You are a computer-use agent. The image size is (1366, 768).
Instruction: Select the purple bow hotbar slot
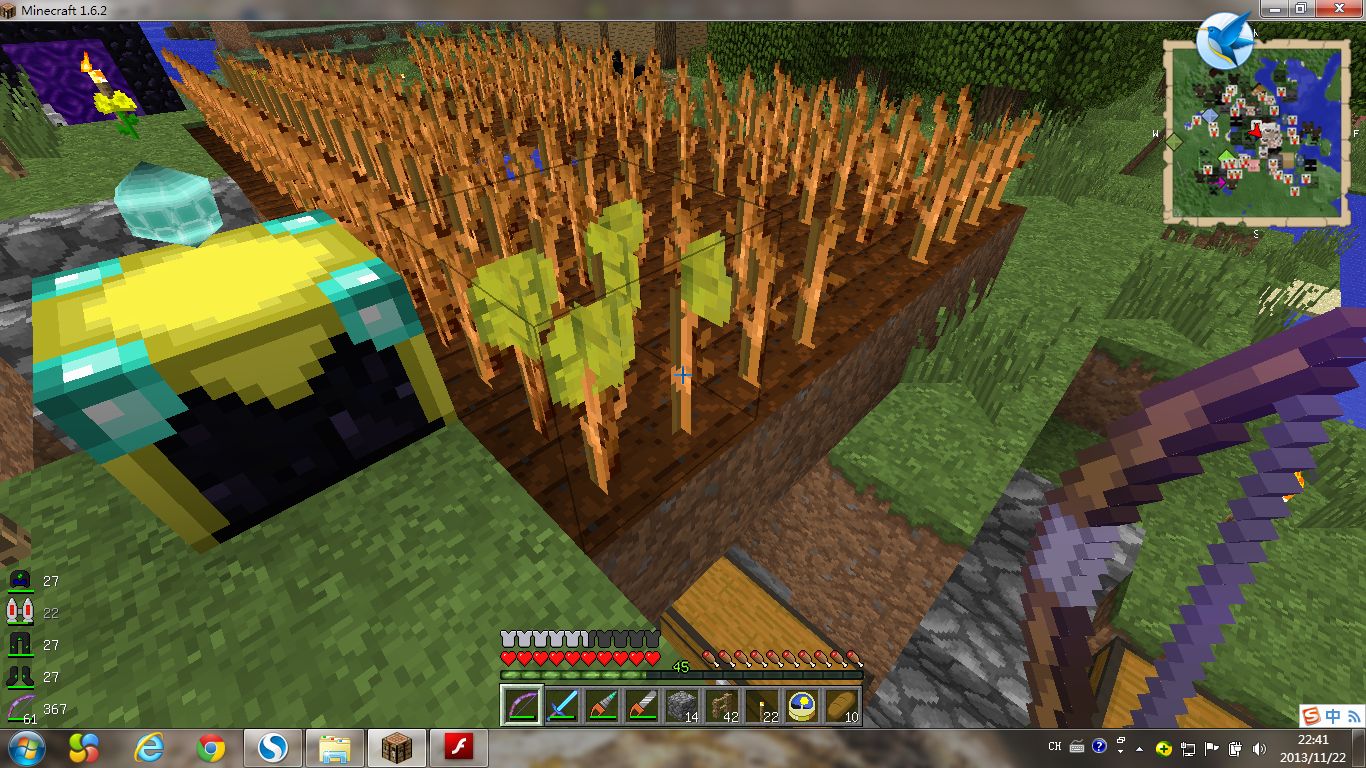(521, 706)
